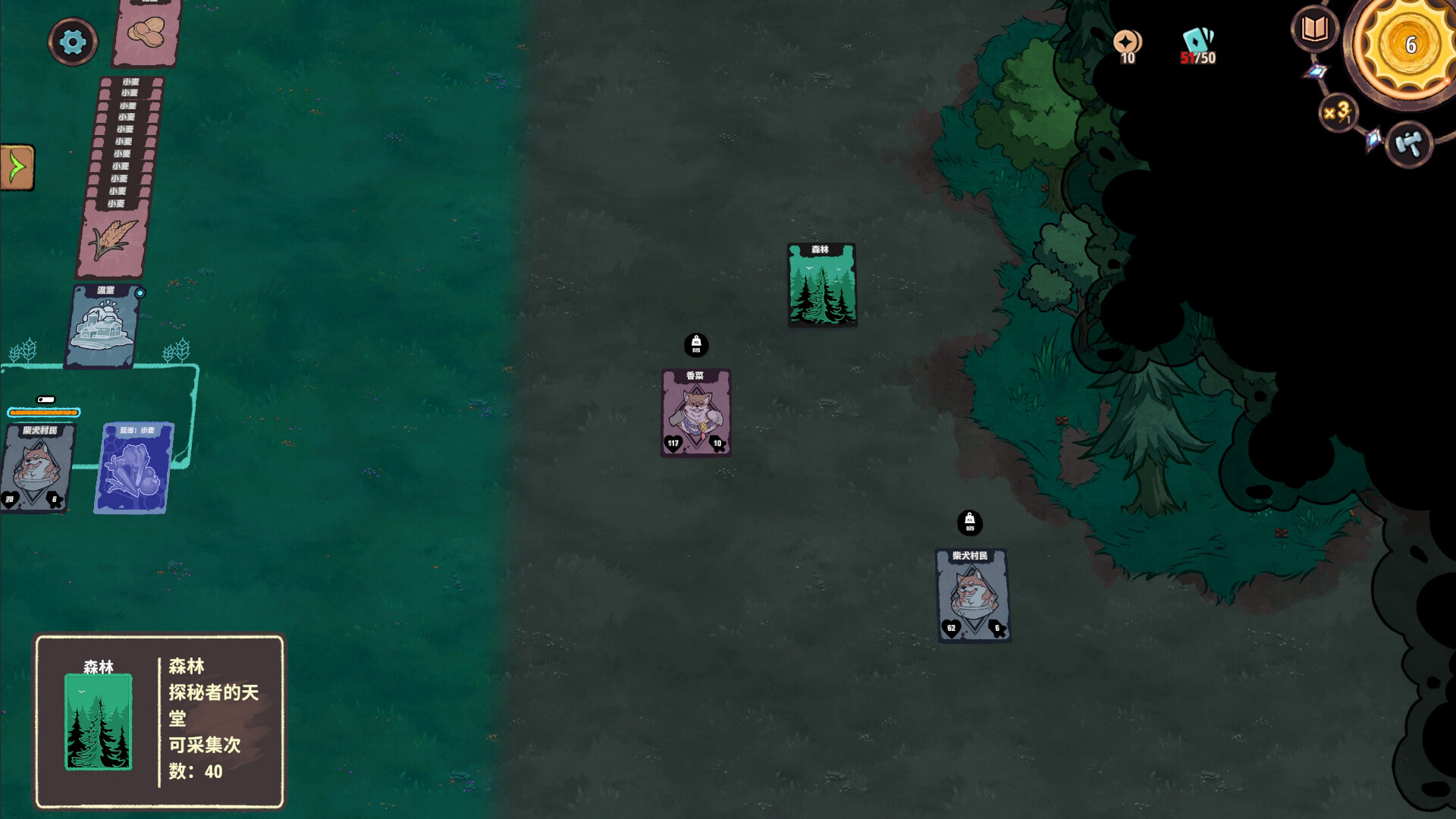1456x819 pixels.
Task: Open the settings gear at top left
Action: 72,42
